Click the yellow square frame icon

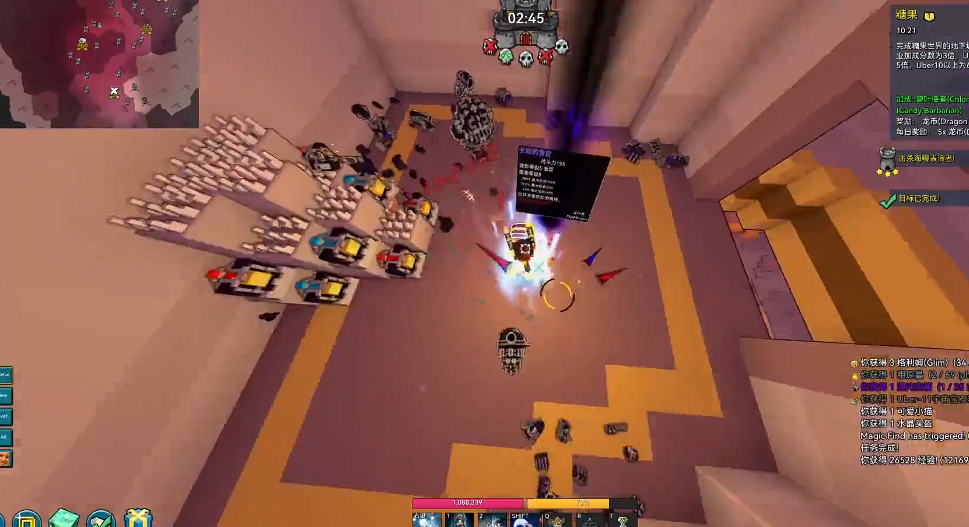coord(26,519)
